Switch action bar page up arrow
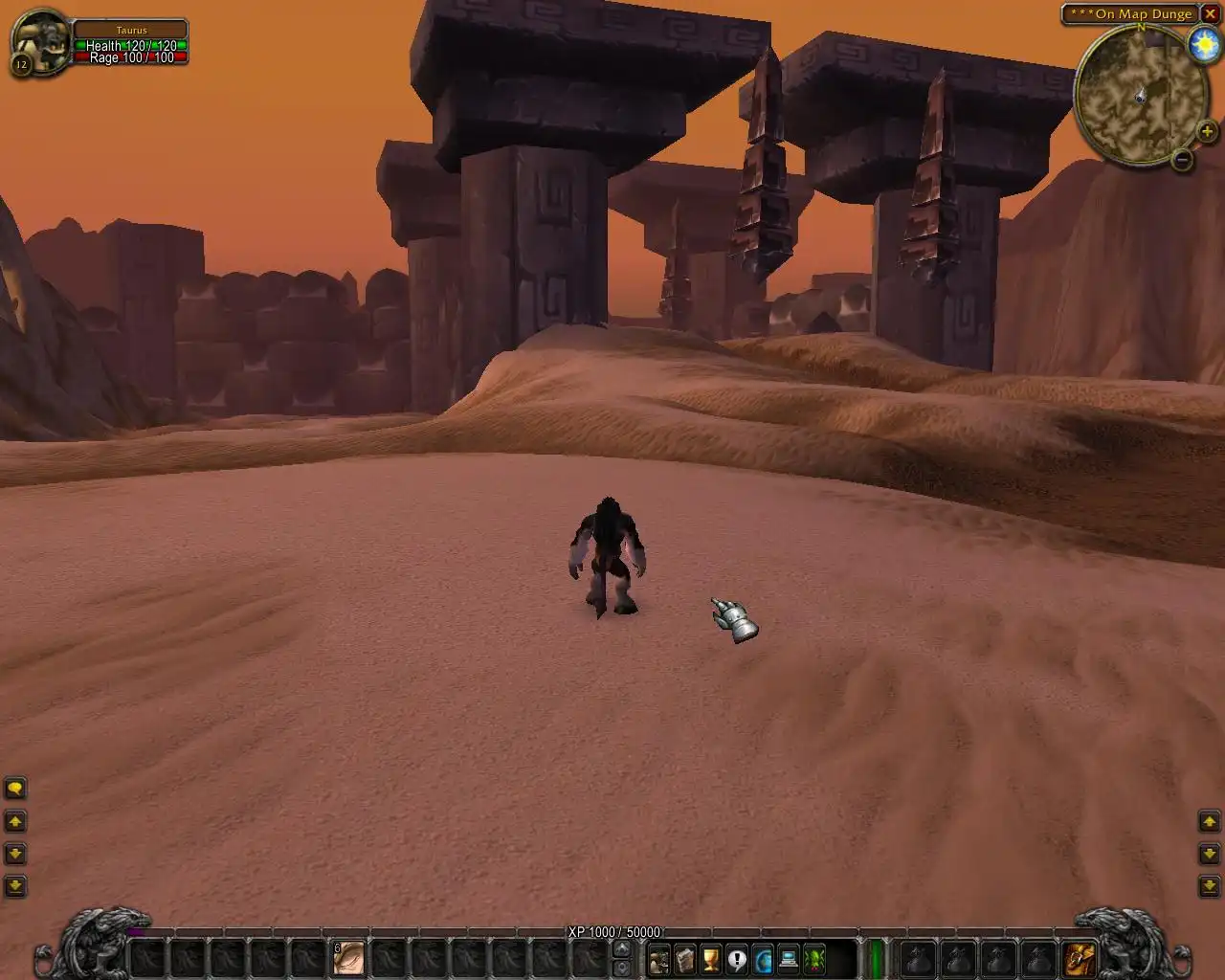 (621, 948)
